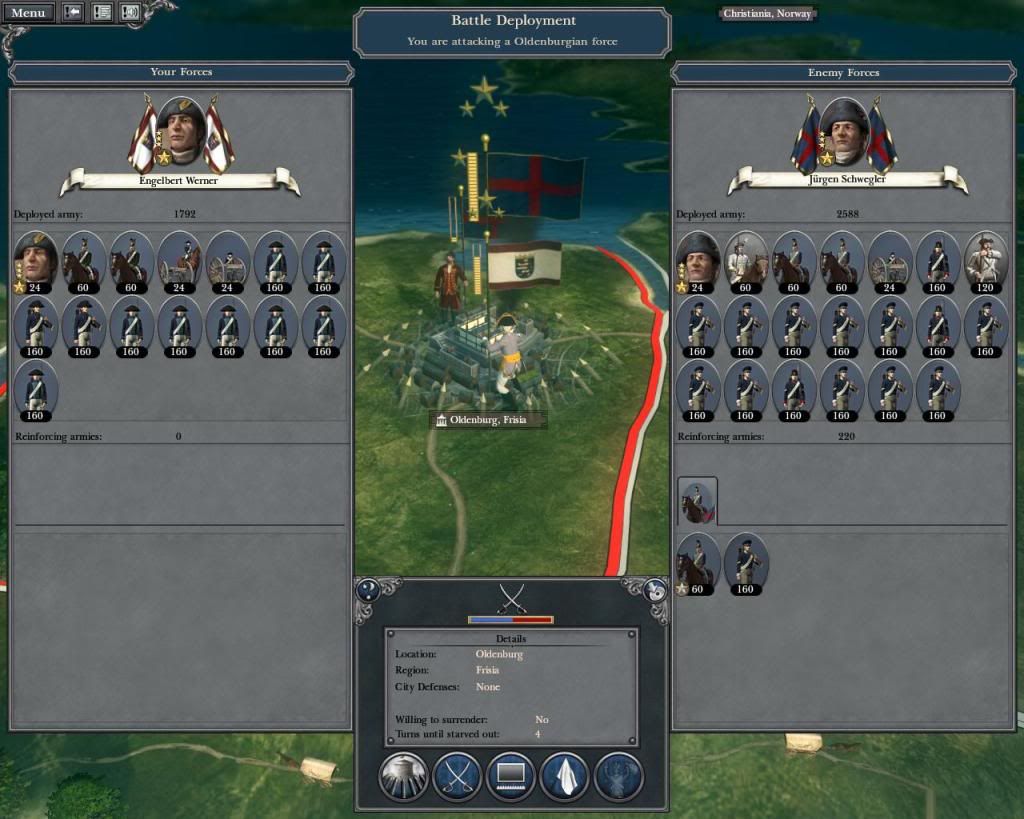Select the enemy 120-man white-coated unit card
The height and width of the screenshot is (819, 1024).
pos(985,261)
